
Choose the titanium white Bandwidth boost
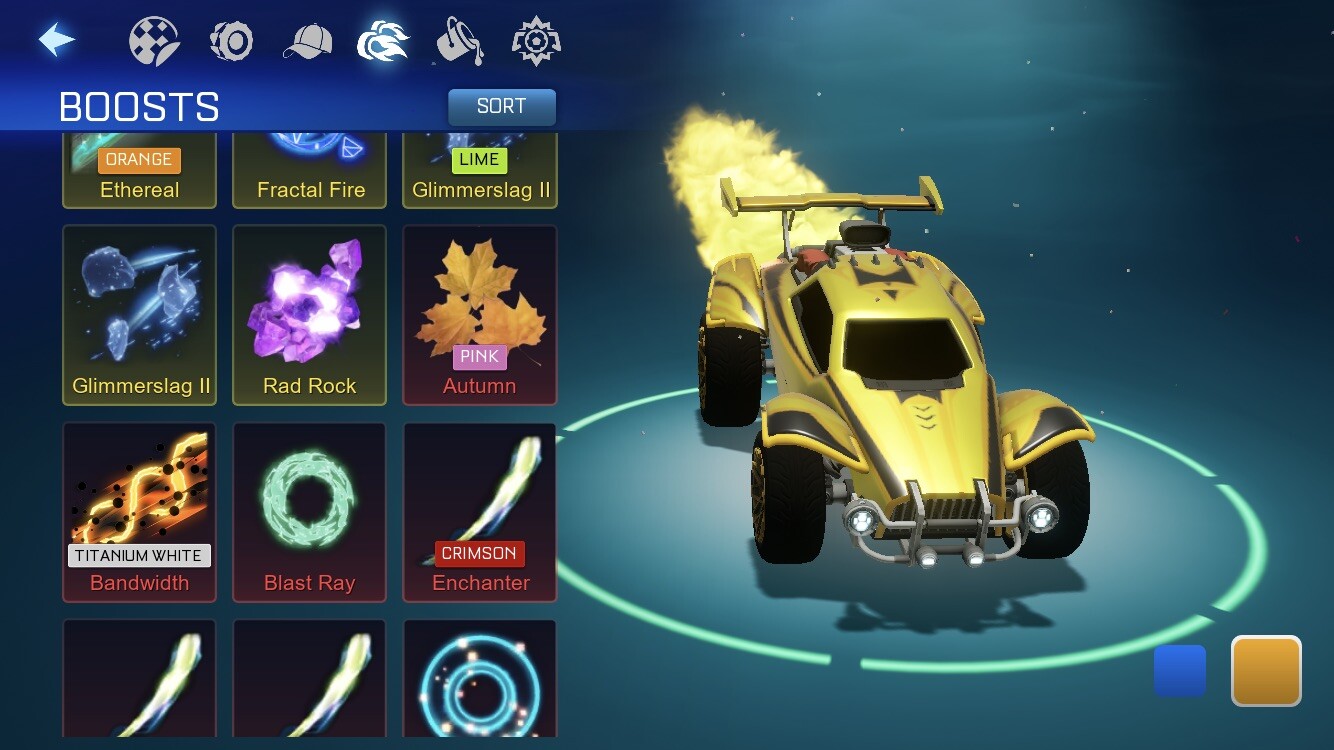(139, 512)
